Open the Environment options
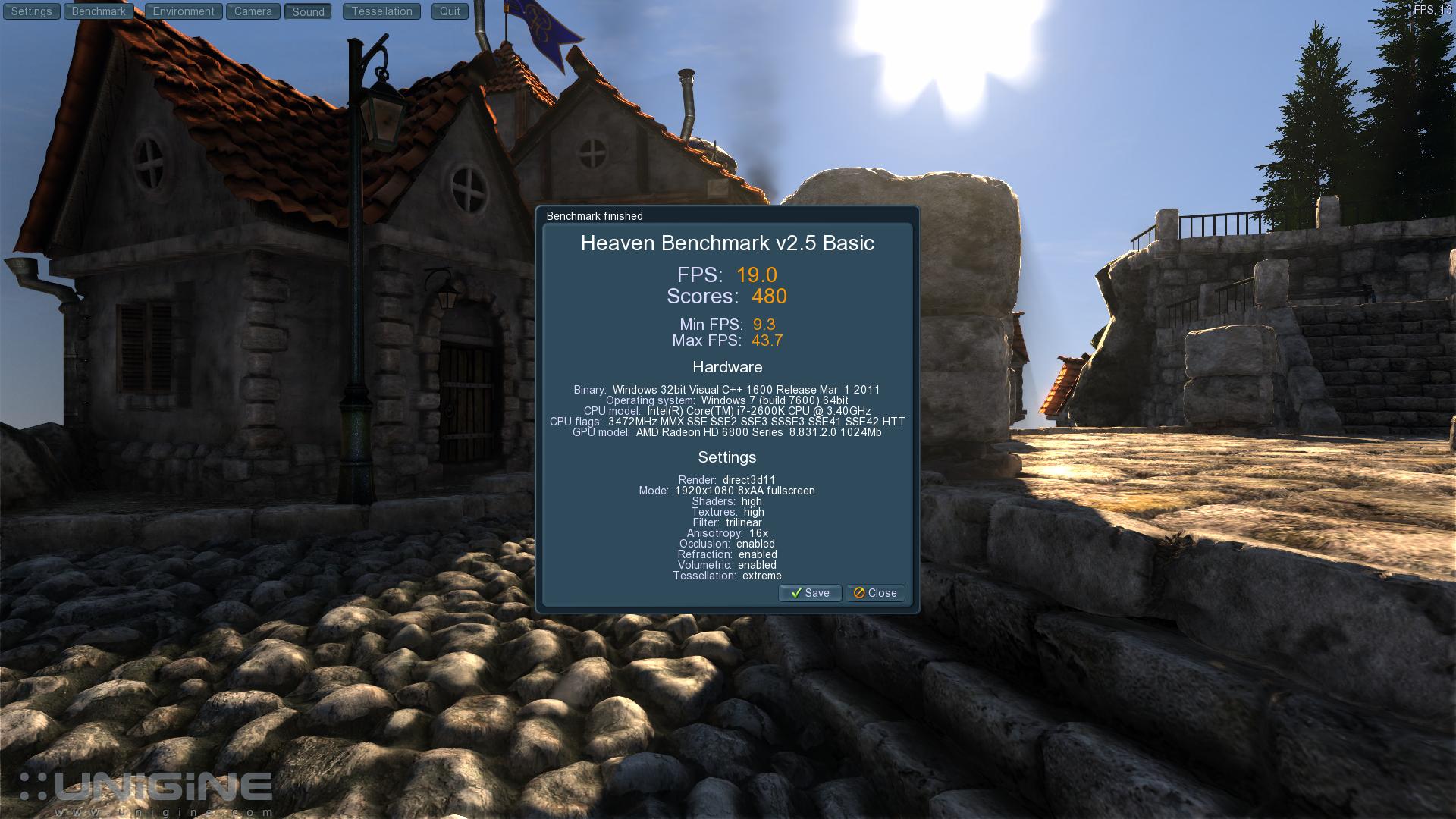This screenshot has width=1456, height=819. pyautogui.click(x=184, y=11)
